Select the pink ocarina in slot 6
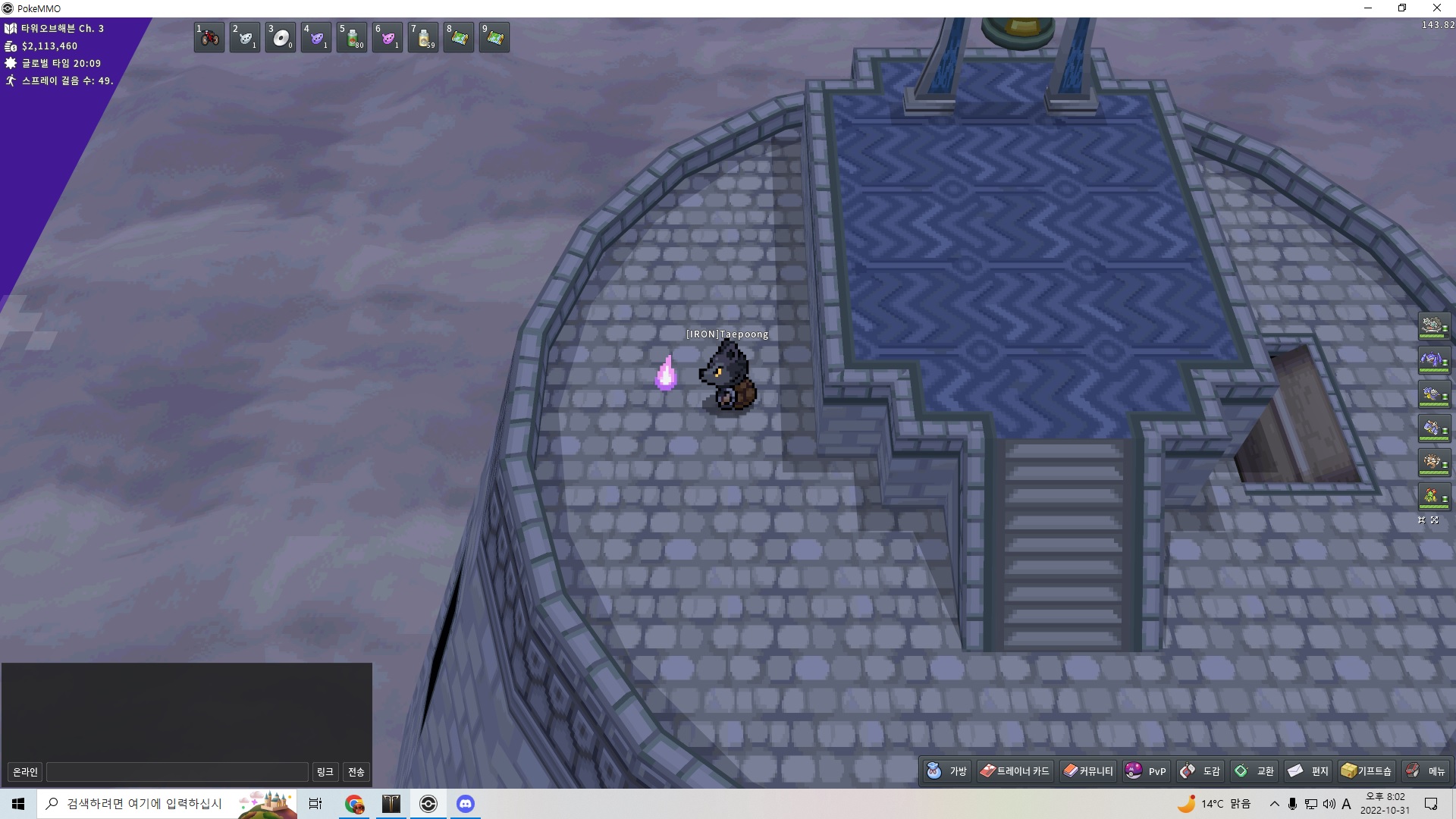This screenshot has height=819, width=1456. pyautogui.click(x=388, y=38)
